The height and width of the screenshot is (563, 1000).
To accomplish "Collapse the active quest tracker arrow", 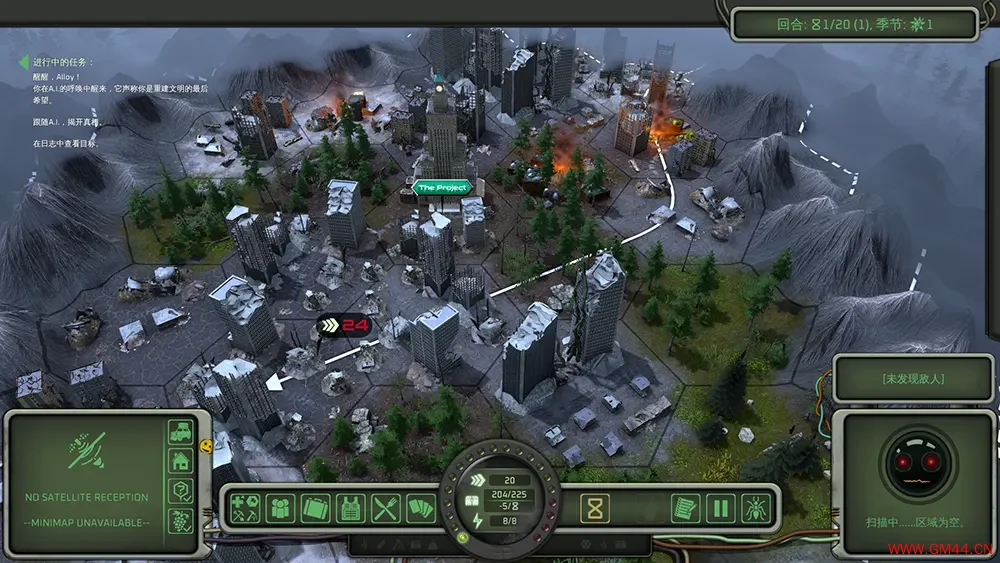I will pyautogui.click(x=23, y=62).
